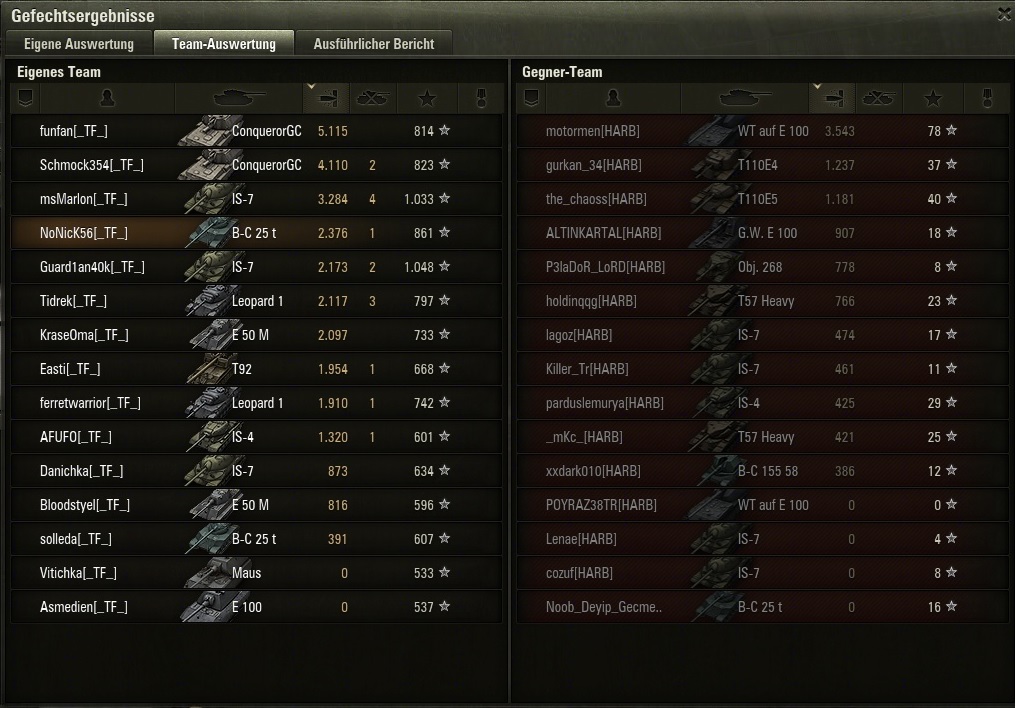Open the Ausführlicher Bericht tab
This screenshot has width=1016, height=708.
[x=374, y=44]
